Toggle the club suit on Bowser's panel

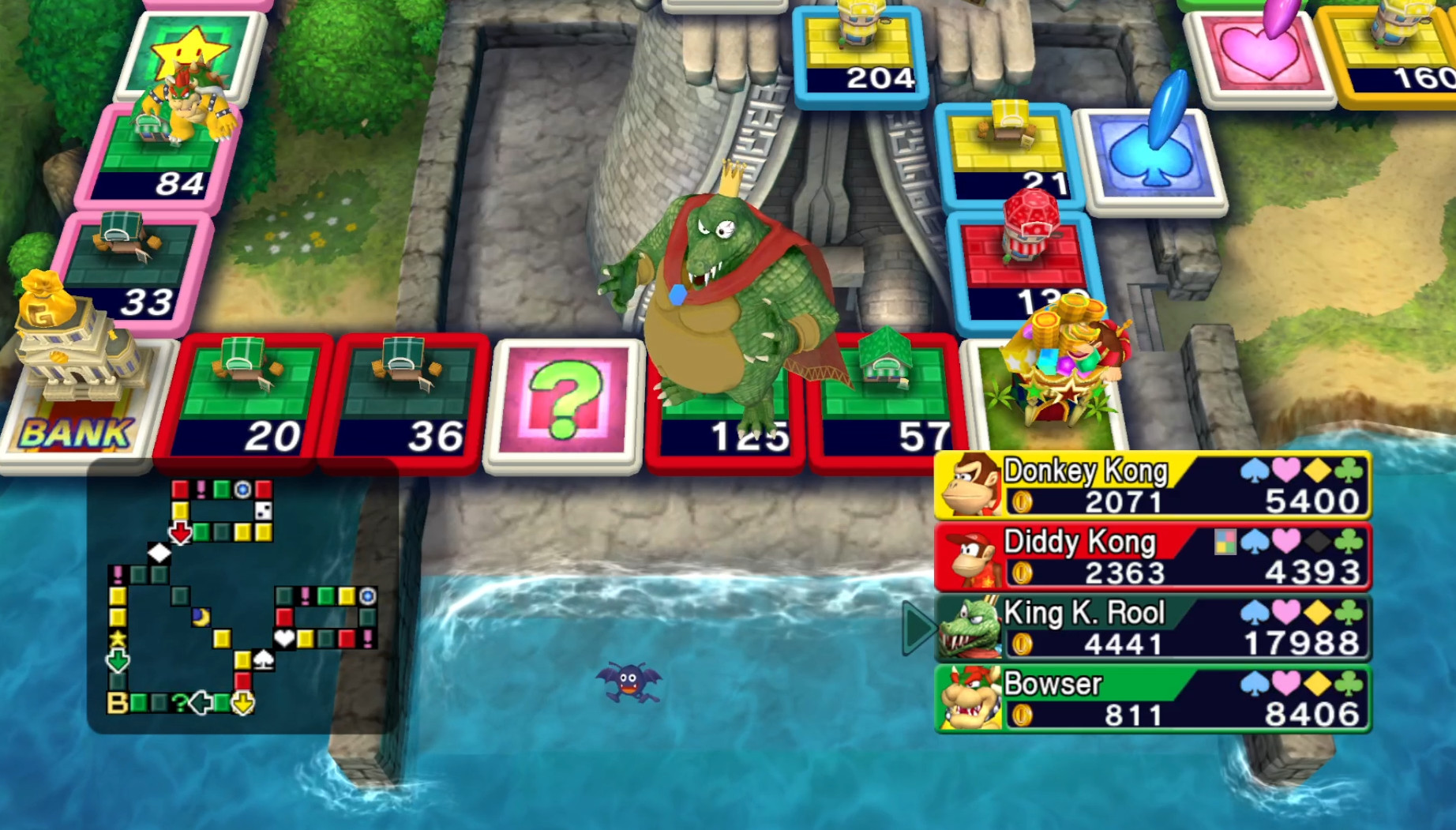pos(1348,685)
